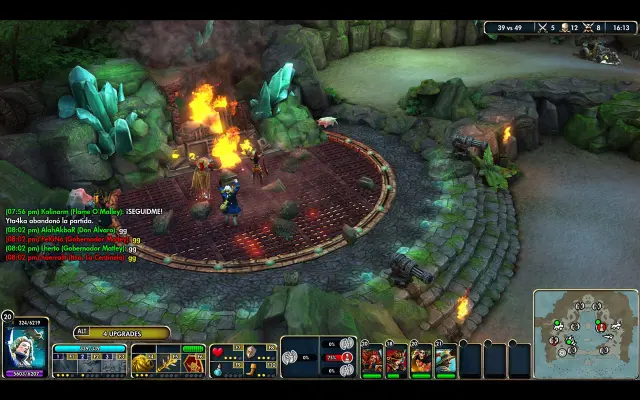Choose the second level 20 teammate portrait
Image resolution: width=640 pixels, height=400 pixels.
click(x=421, y=360)
